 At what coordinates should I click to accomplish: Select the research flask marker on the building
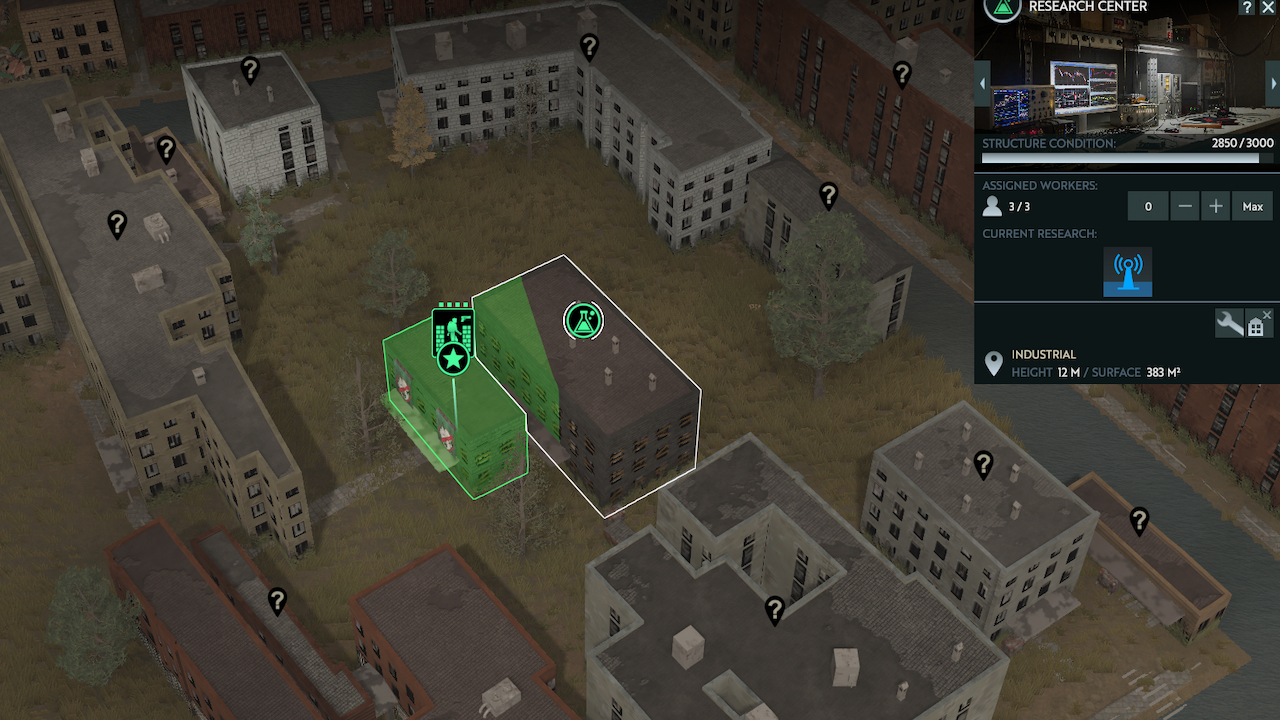[x=582, y=320]
